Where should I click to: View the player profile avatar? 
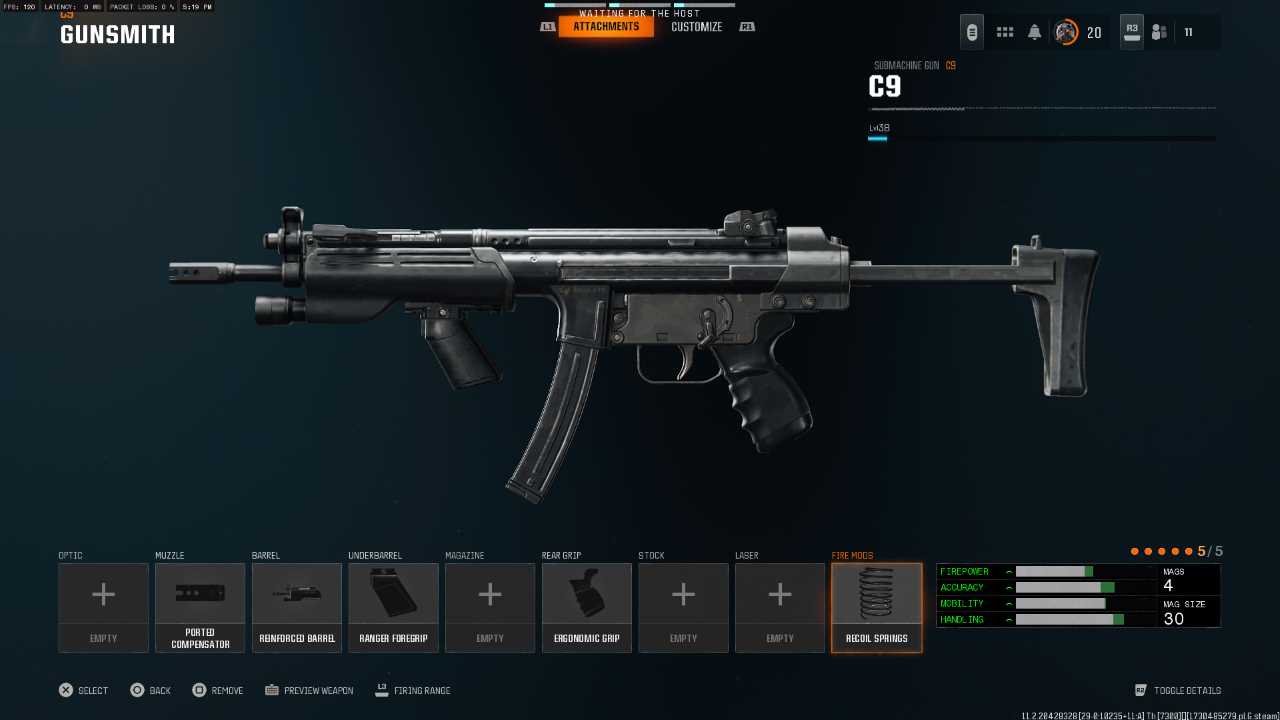coord(1066,32)
